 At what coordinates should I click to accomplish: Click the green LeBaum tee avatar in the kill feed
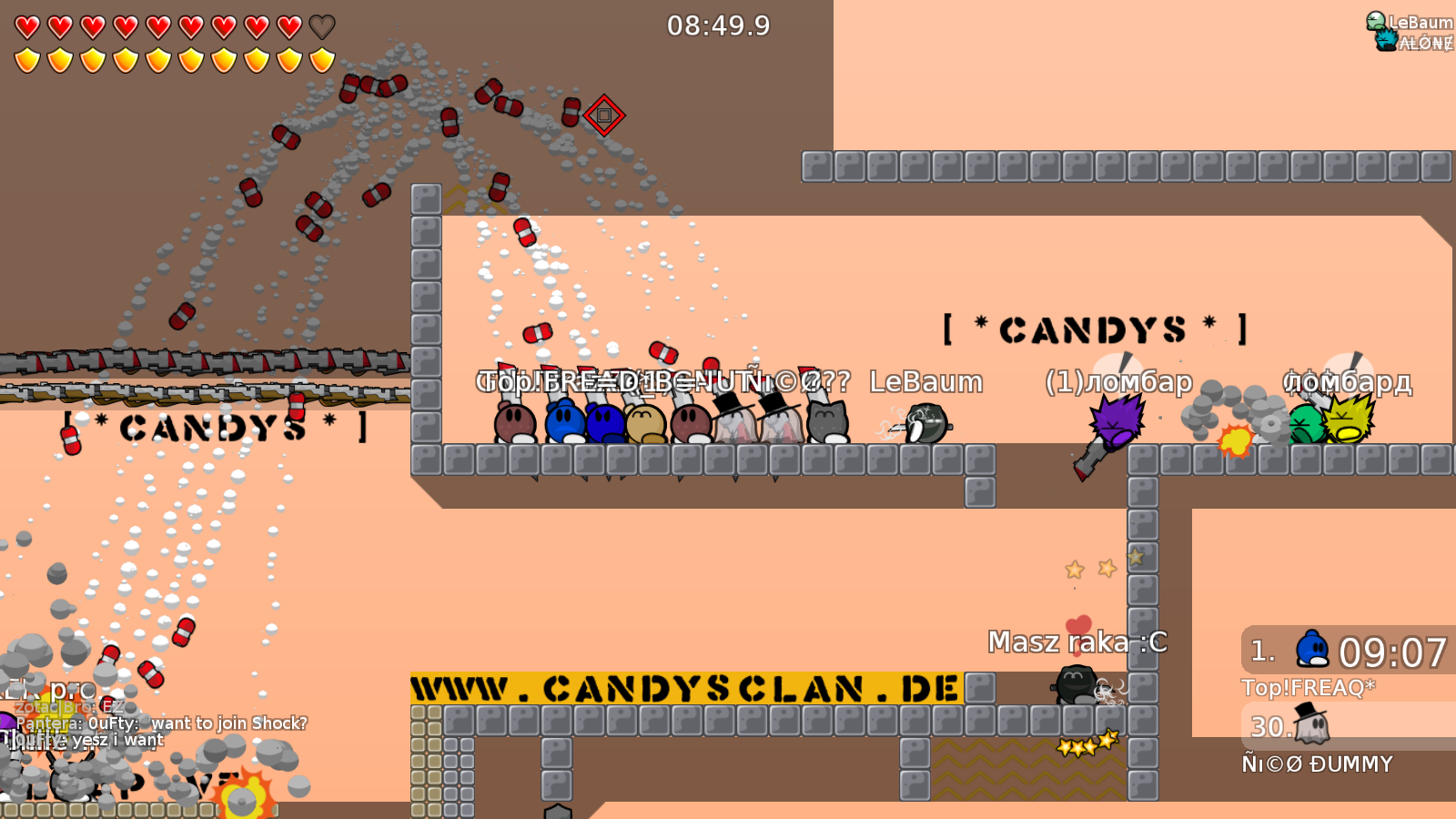pyautogui.click(x=1374, y=20)
